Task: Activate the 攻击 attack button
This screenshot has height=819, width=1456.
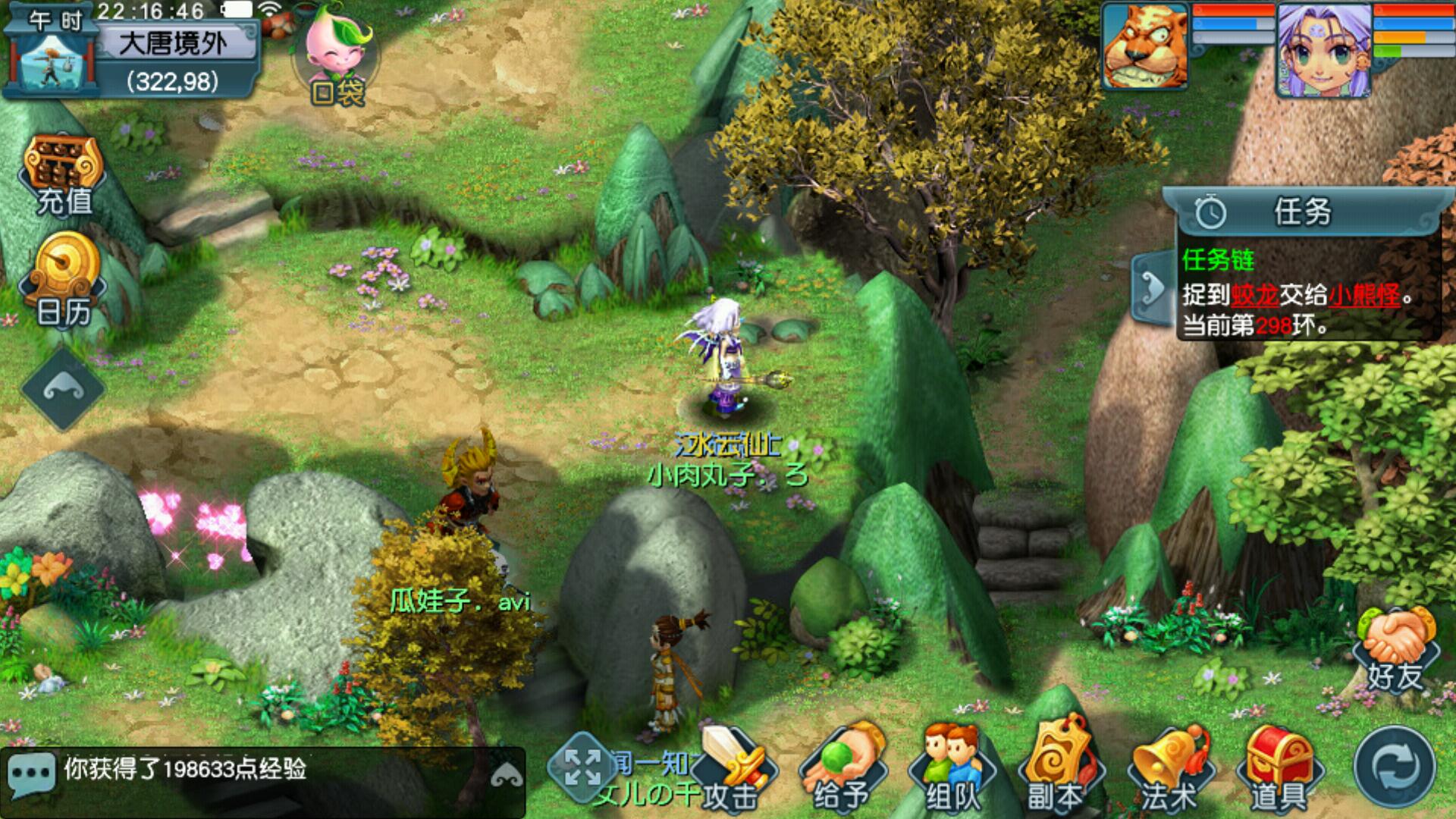Action: point(732,770)
